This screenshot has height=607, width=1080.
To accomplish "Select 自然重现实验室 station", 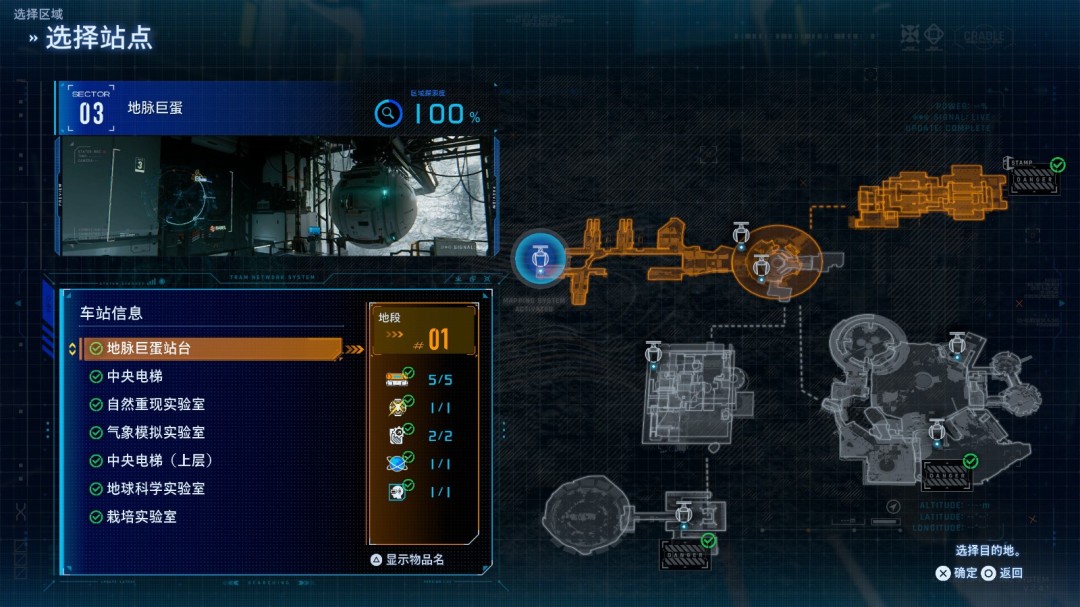I will (155, 405).
